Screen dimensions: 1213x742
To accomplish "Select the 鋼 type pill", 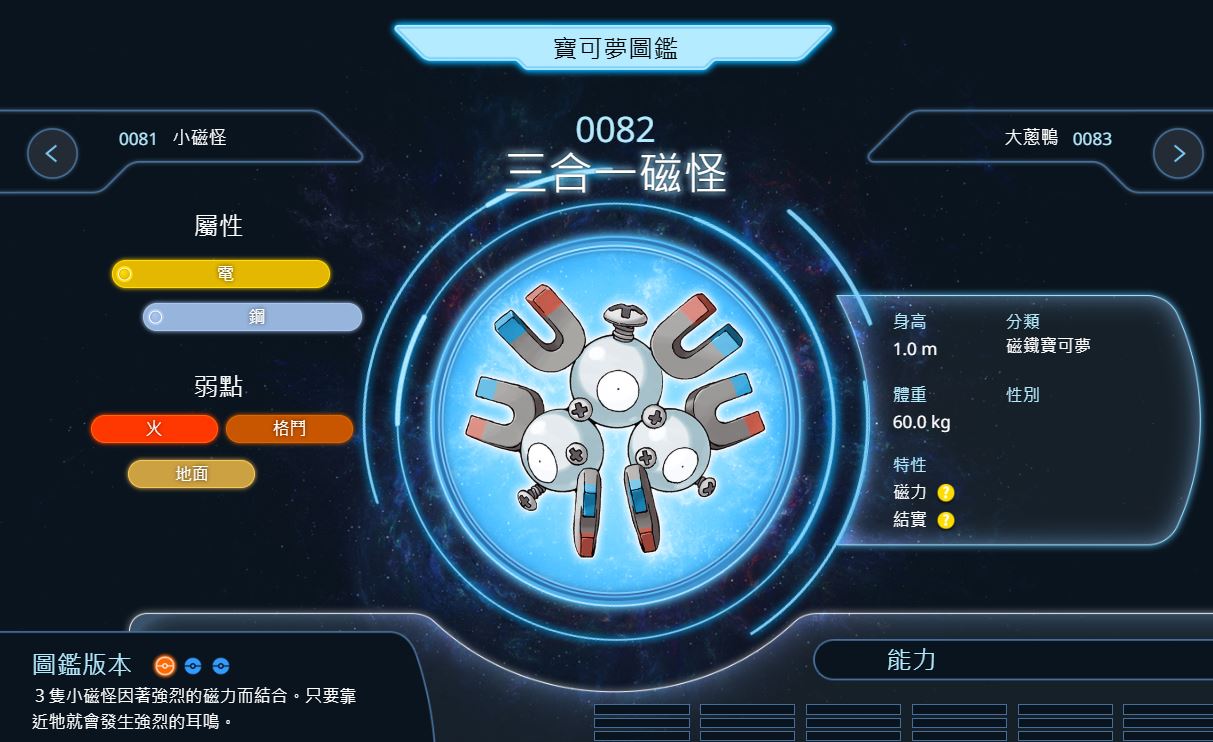I will pos(252,317).
